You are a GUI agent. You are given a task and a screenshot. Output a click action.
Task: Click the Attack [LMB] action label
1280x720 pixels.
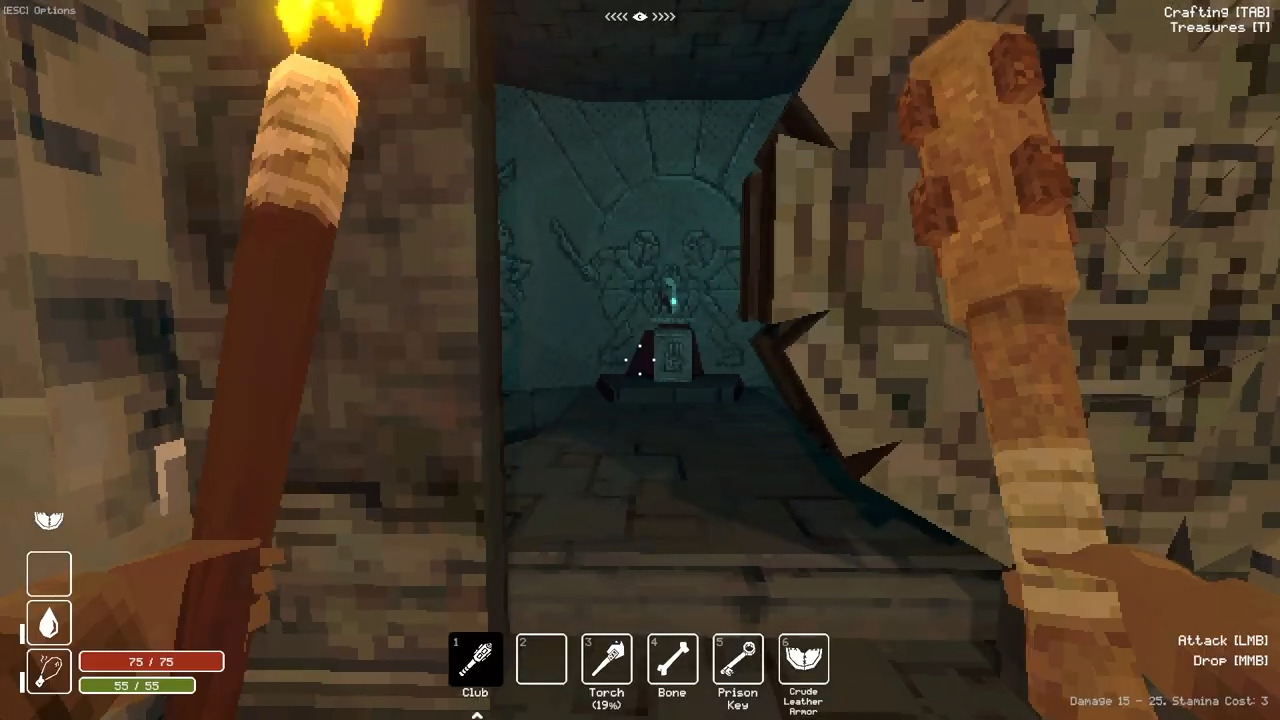pyautogui.click(x=1223, y=640)
